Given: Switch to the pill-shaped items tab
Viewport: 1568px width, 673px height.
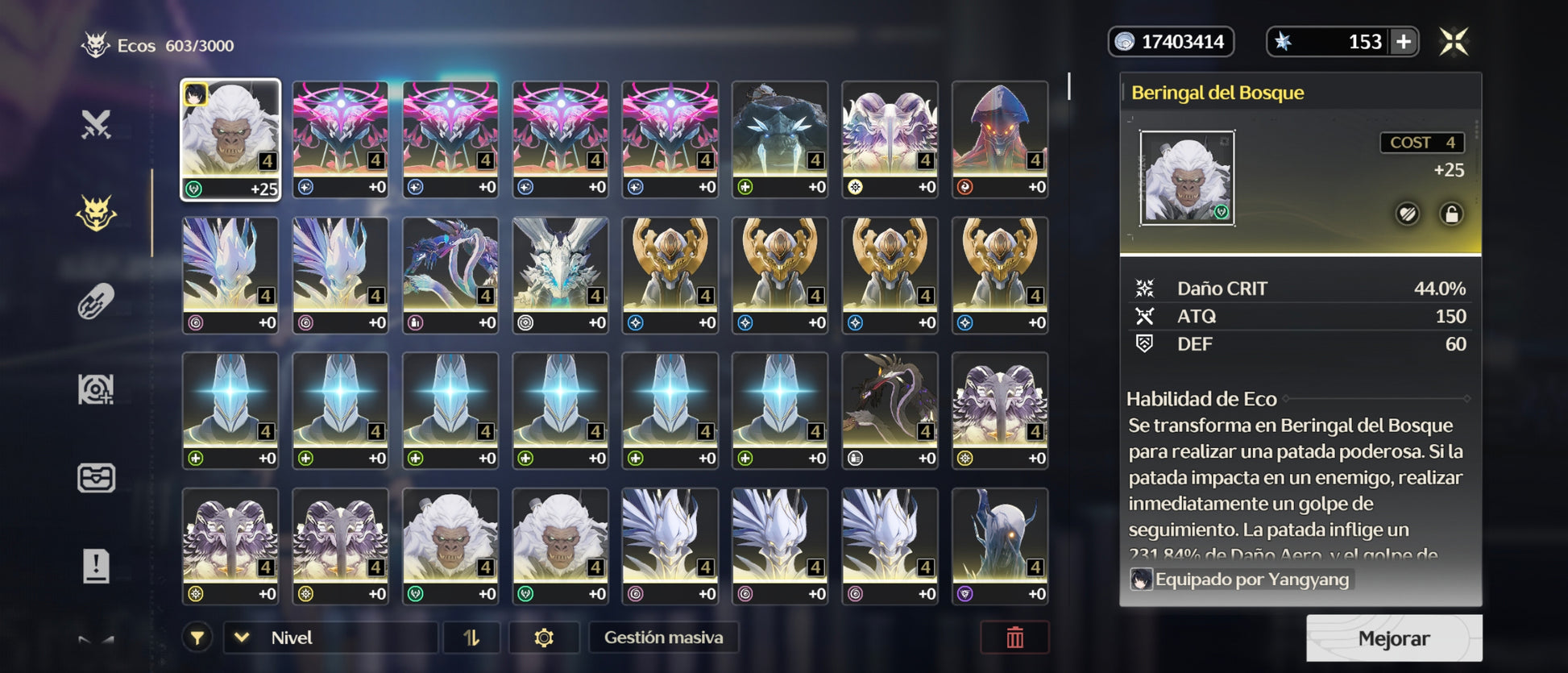Looking at the screenshot, I should [x=96, y=301].
